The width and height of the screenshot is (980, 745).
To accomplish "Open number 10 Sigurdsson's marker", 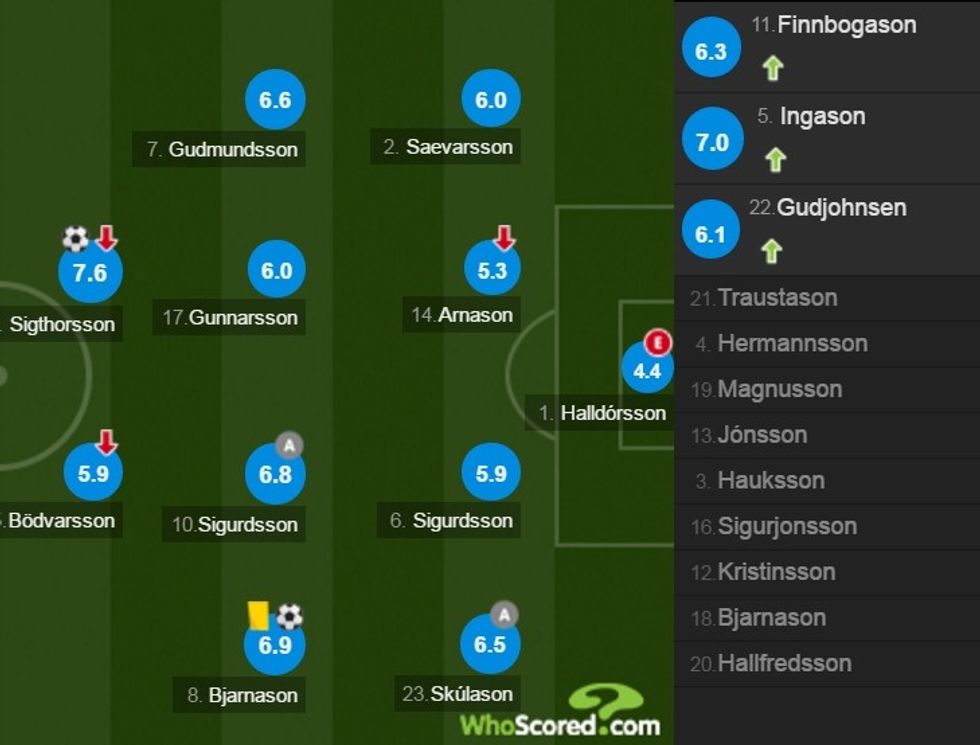I will point(275,474).
